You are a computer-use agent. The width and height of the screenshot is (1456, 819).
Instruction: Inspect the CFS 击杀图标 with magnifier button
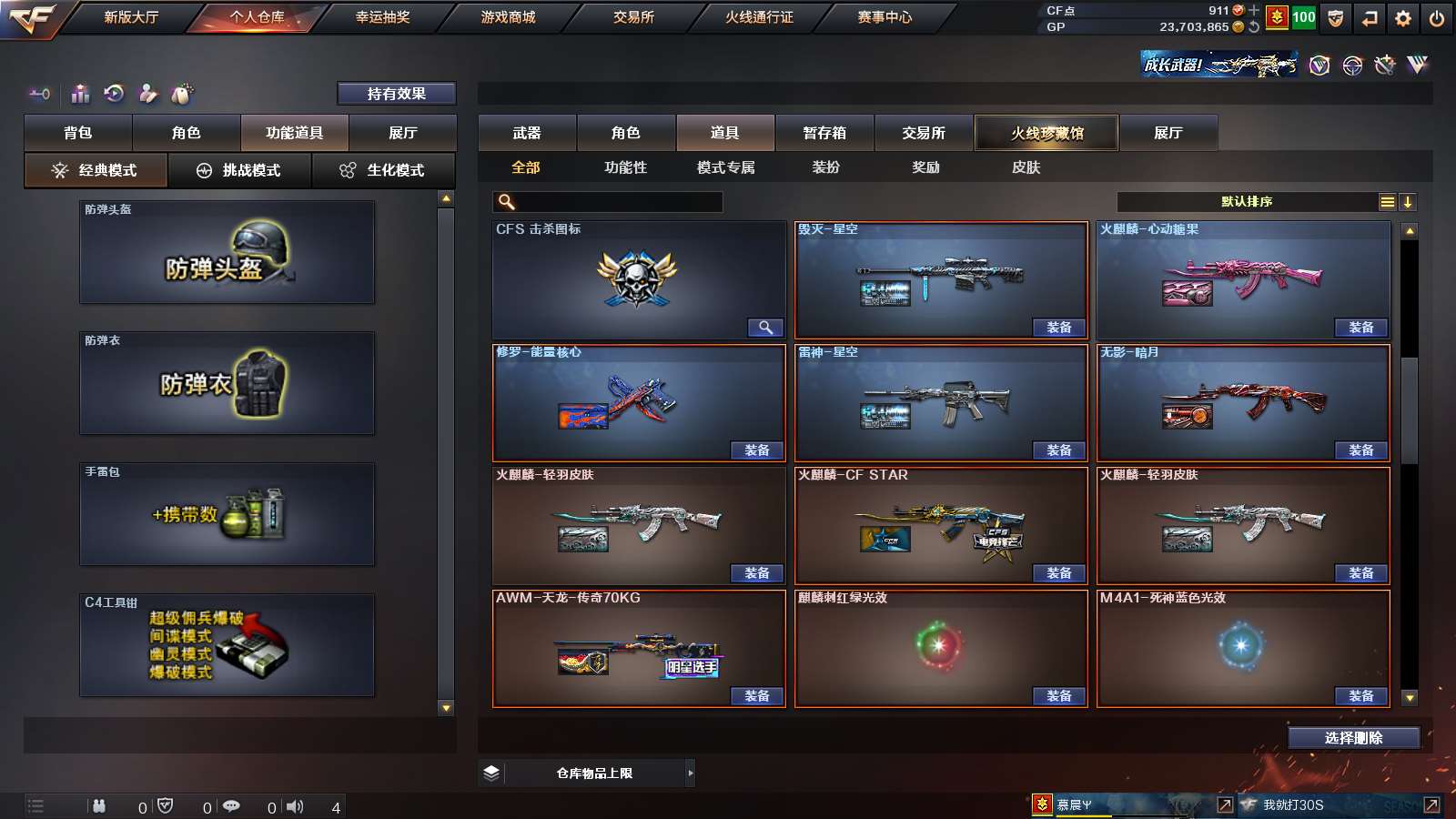[x=765, y=328]
